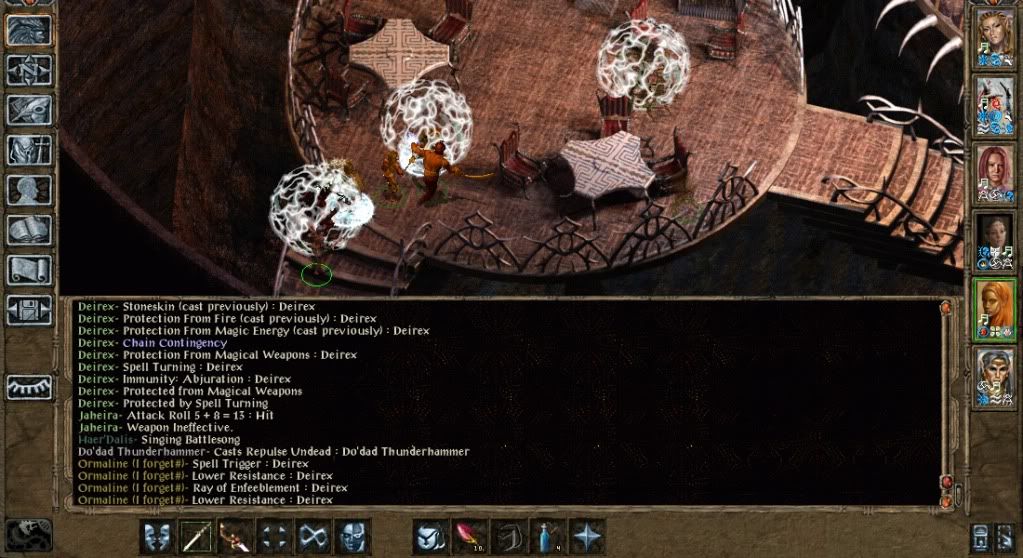
Task: Open game options with the floppy disk
Action: (x=29, y=309)
